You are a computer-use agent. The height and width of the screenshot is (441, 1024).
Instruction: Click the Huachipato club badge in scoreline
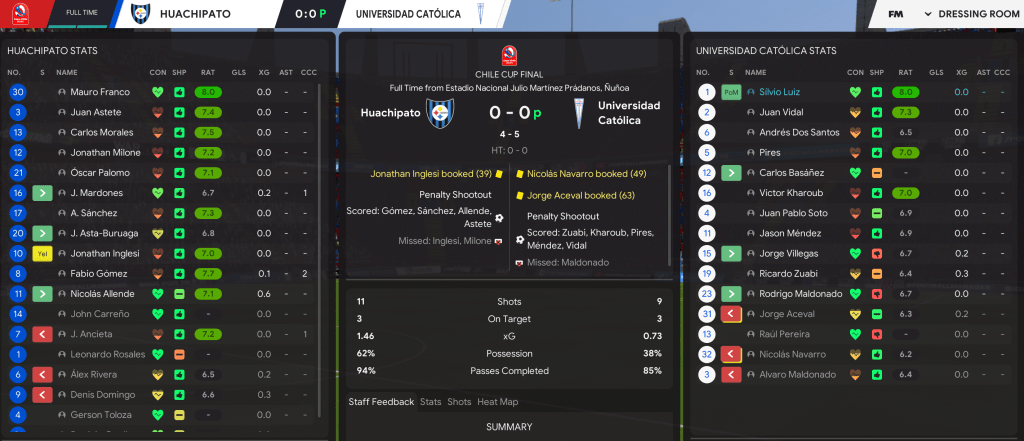[439, 113]
